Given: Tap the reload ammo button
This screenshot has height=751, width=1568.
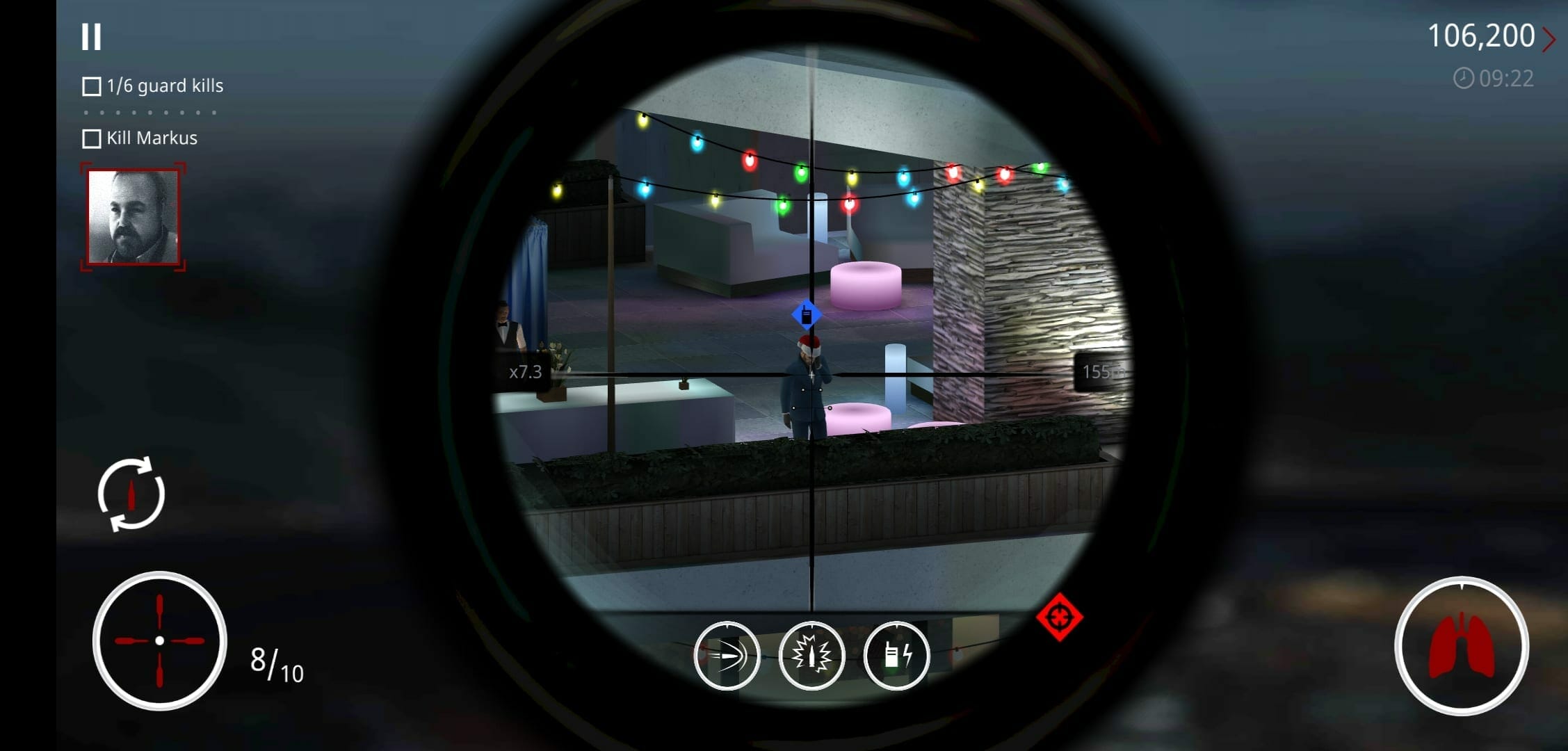Looking at the screenshot, I should click(131, 494).
